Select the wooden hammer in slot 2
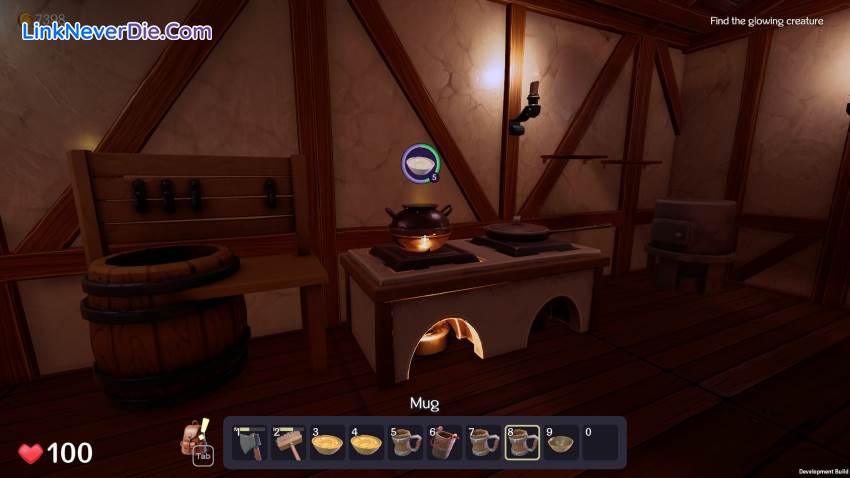Screen dimensions: 850x478 coord(288,443)
